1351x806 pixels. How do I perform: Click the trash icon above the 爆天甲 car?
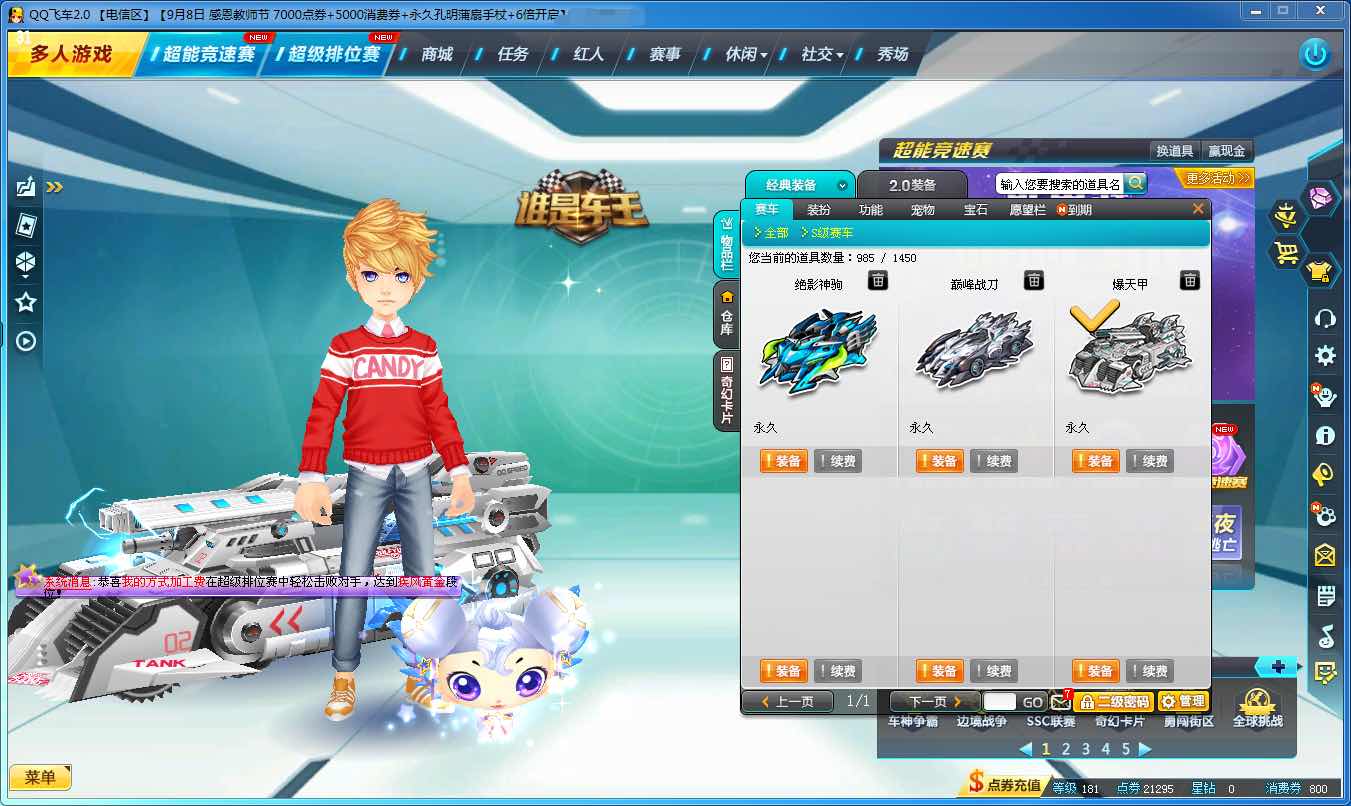(1189, 281)
